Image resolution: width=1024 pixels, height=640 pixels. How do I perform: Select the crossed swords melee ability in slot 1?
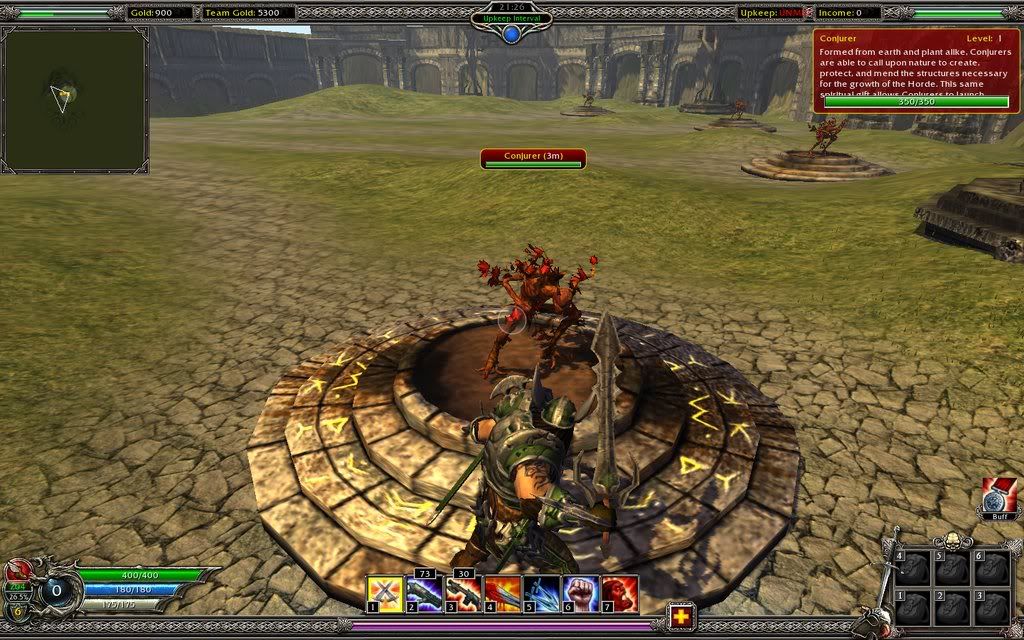pos(385,594)
